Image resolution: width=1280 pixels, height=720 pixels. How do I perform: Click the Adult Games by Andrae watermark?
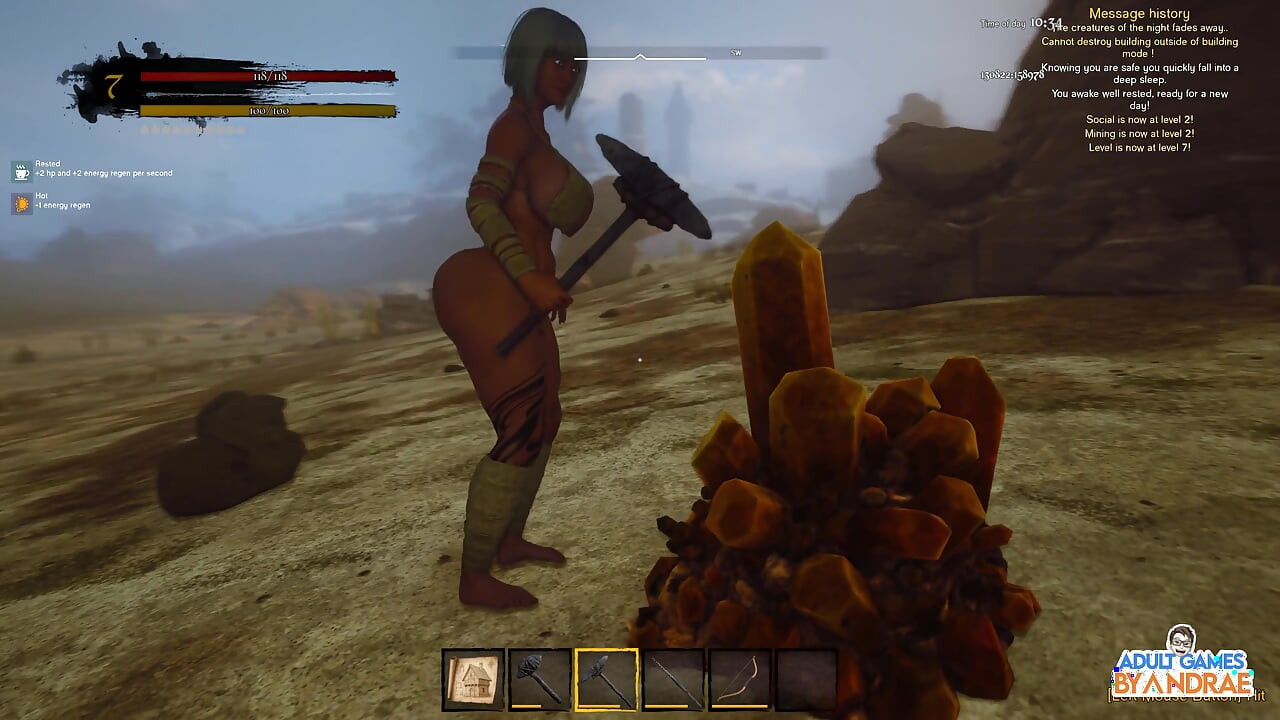(x=1184, y=668)
